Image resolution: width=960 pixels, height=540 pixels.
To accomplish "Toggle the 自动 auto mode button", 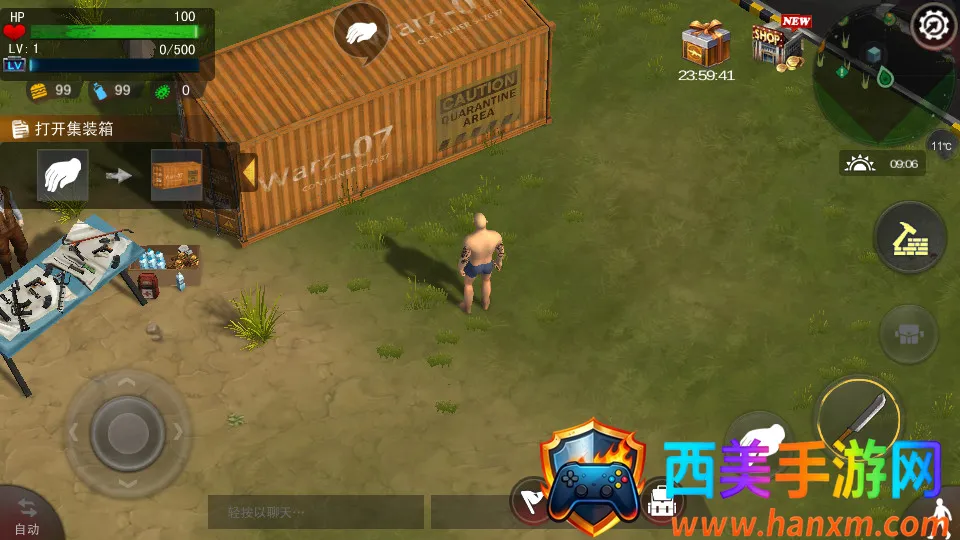I will (x=27, y=516).
